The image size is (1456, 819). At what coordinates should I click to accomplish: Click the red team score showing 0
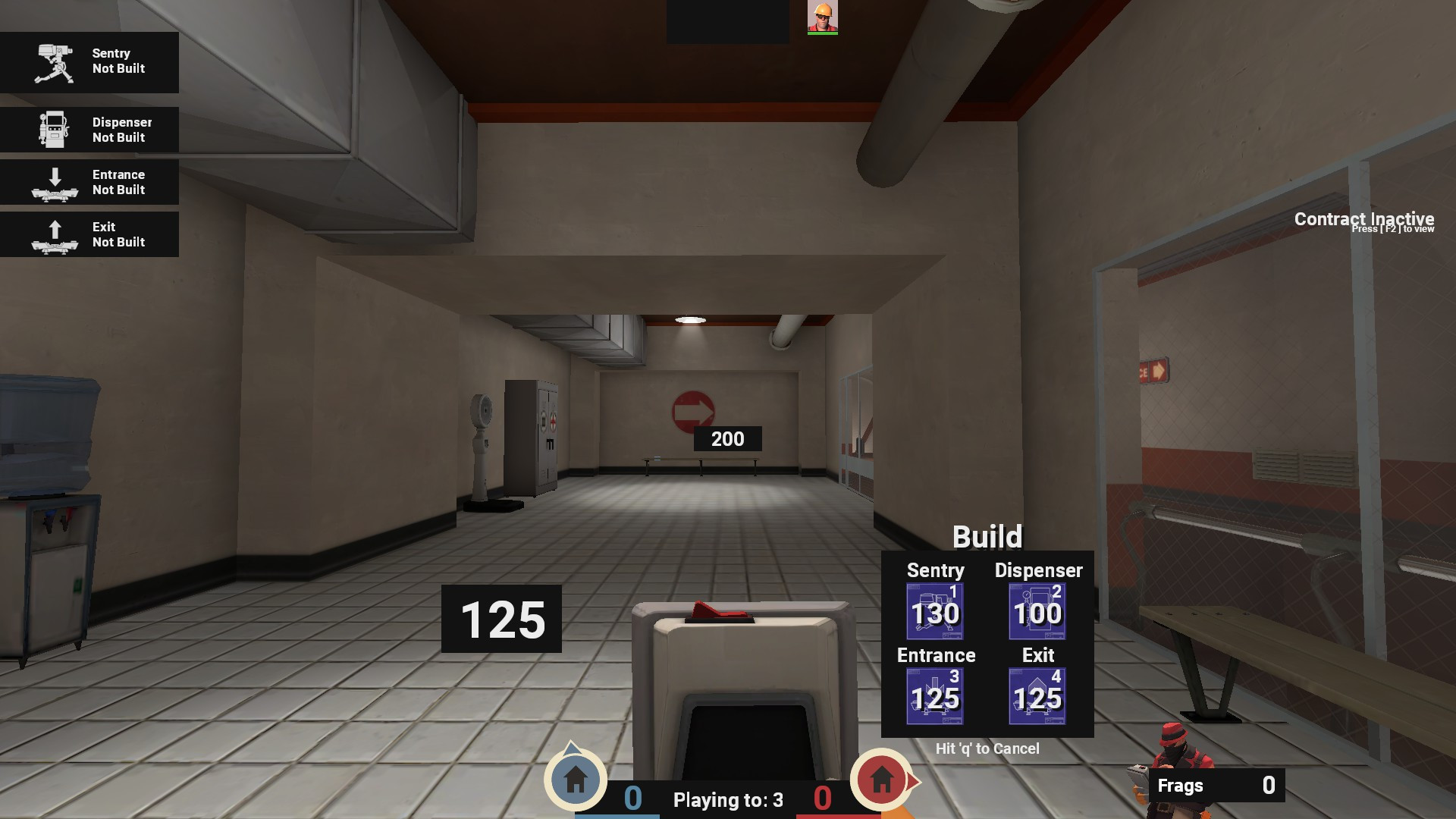(821, 799)
